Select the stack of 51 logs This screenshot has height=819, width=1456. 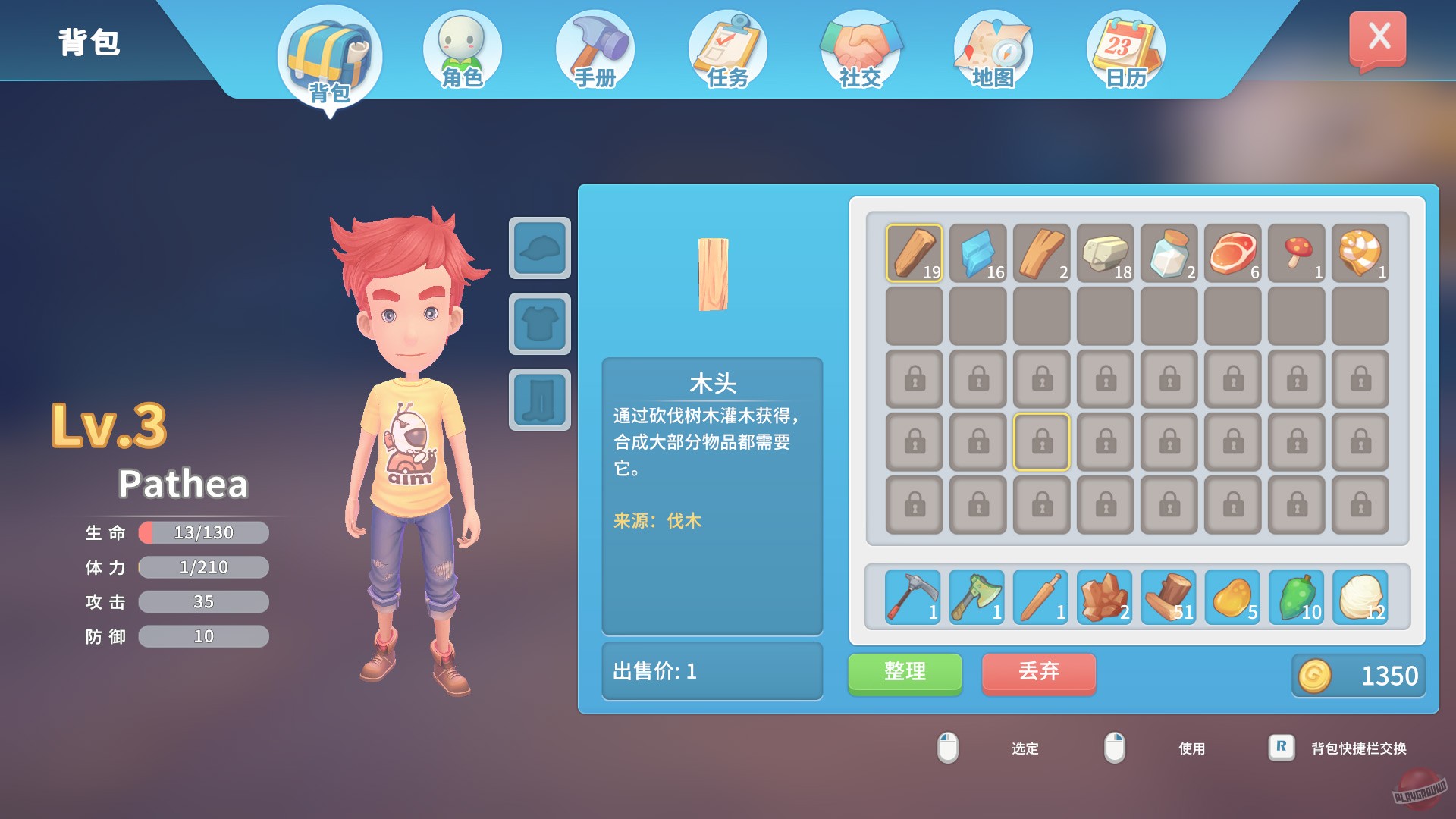pyautogui.click(x=1167, y=598)
